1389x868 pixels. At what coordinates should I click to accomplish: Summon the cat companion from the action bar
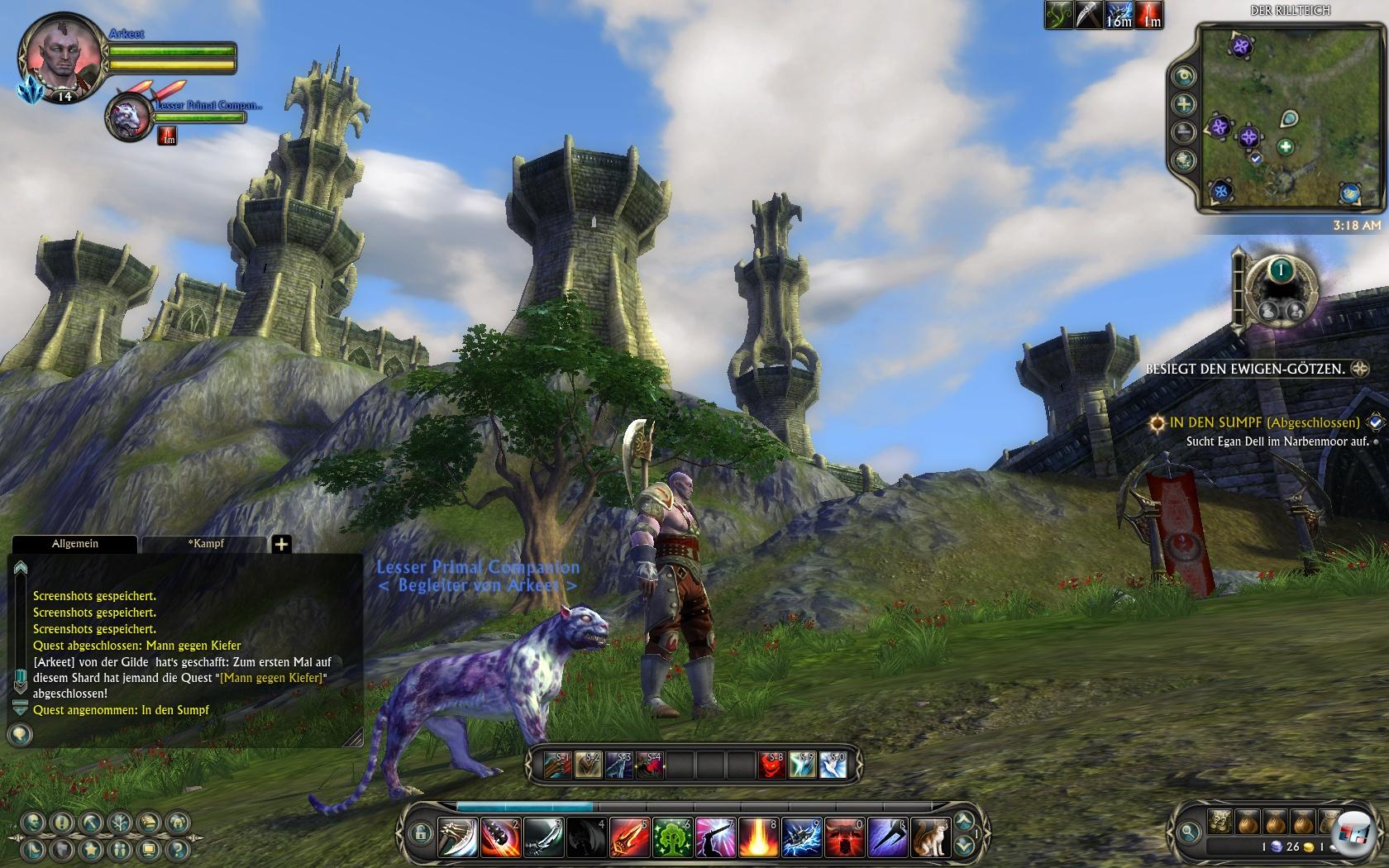pyautogui.click(x=930, y=837)
